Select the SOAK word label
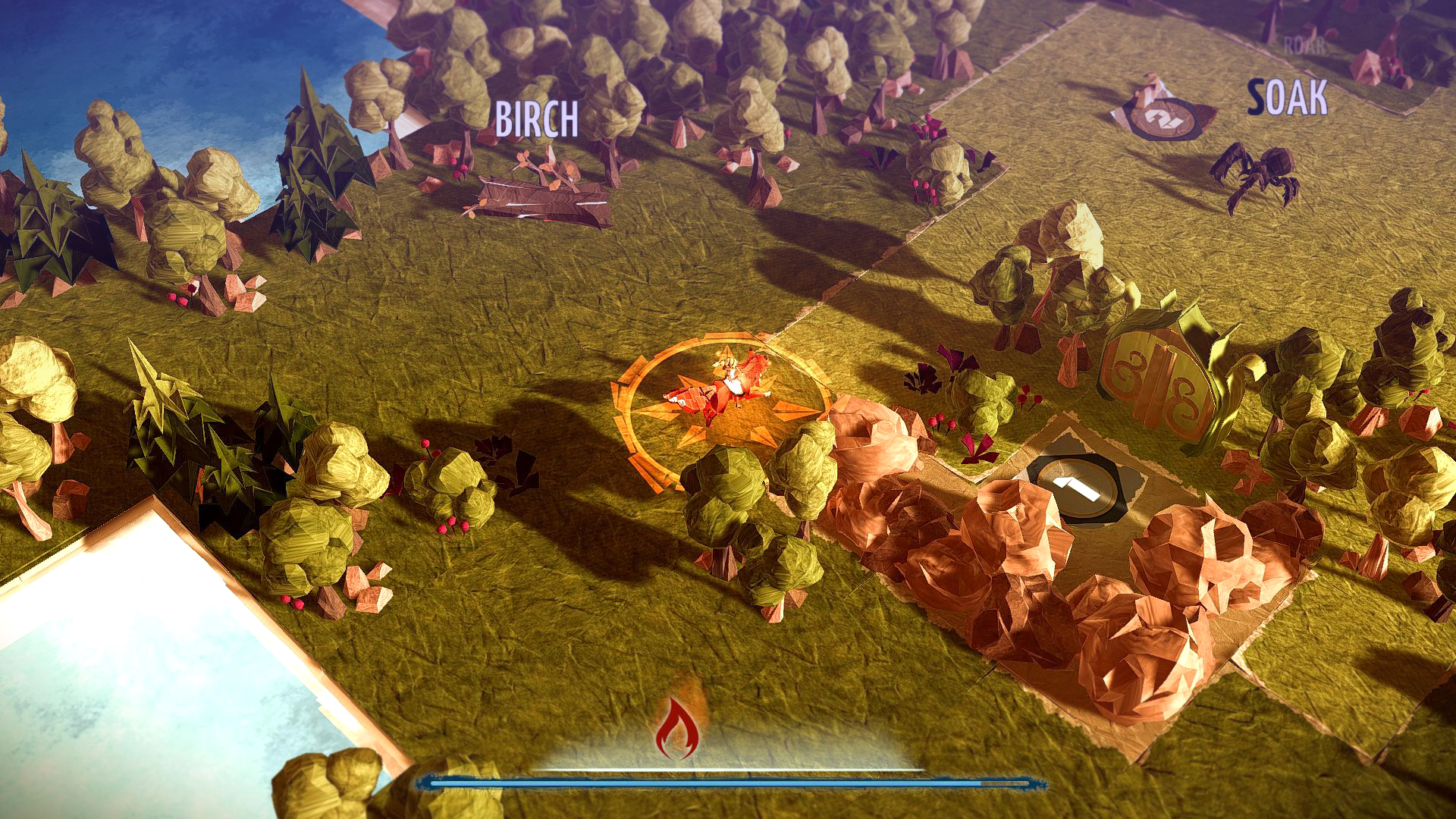This screenshot has height=819, width=1456. pos(1288,96)
